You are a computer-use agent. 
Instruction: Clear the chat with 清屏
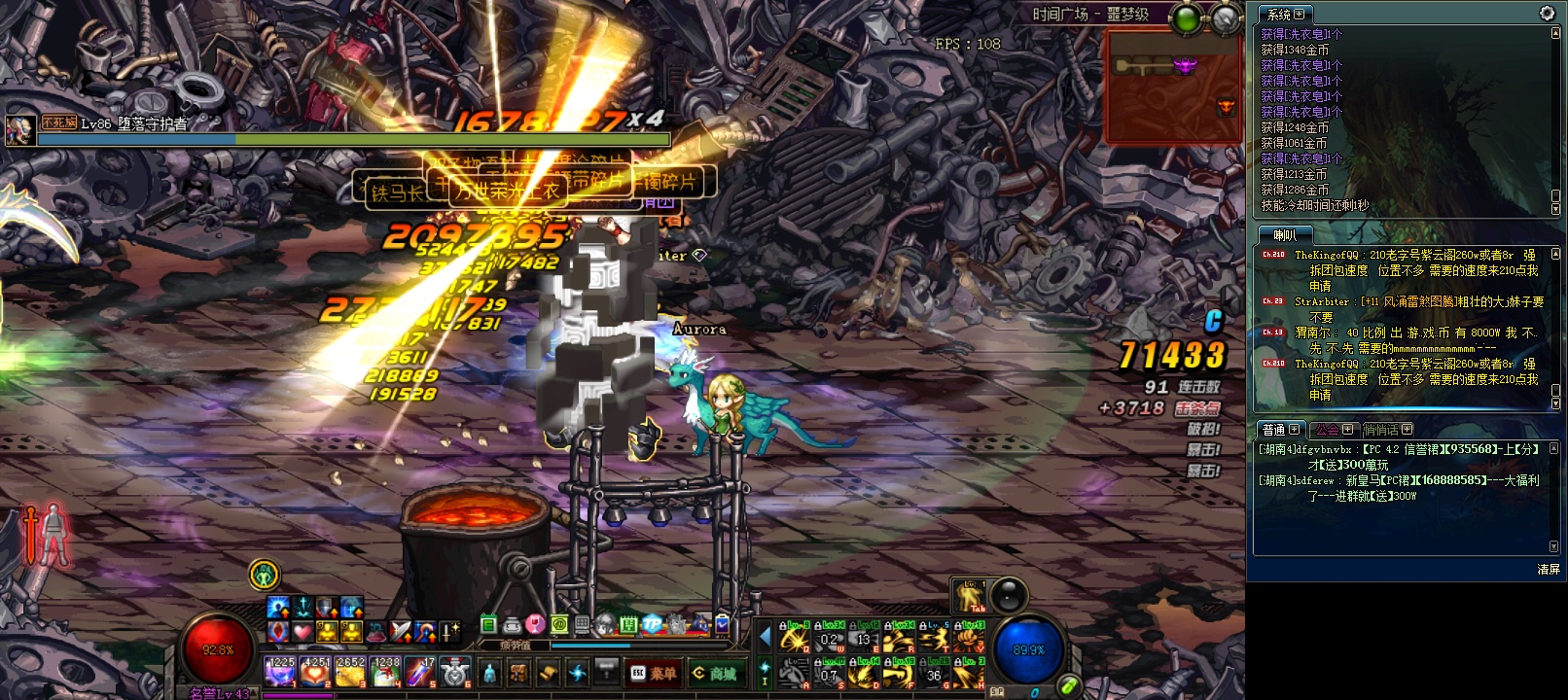point(1549,570)
